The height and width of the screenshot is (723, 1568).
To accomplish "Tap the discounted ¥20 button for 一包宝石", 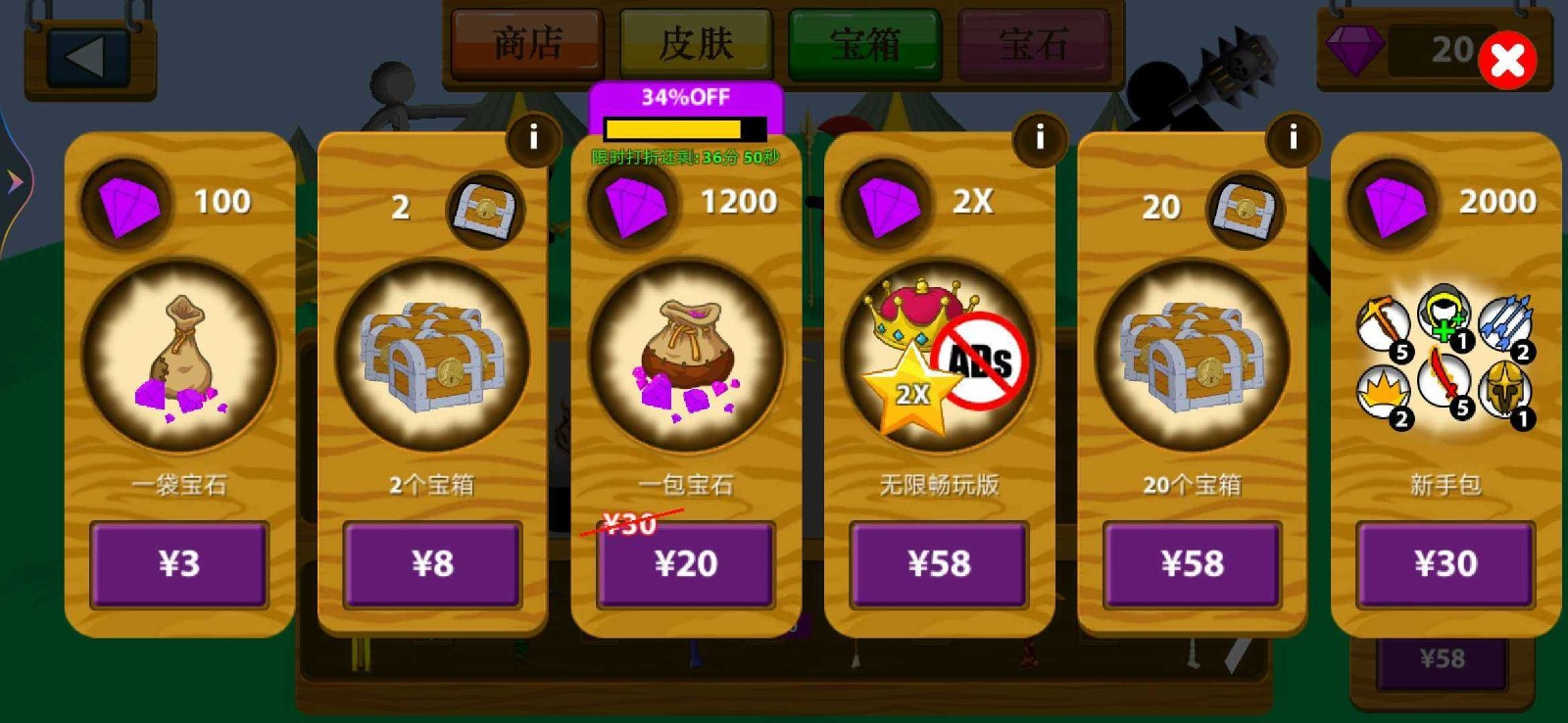I will pos(684,564).
